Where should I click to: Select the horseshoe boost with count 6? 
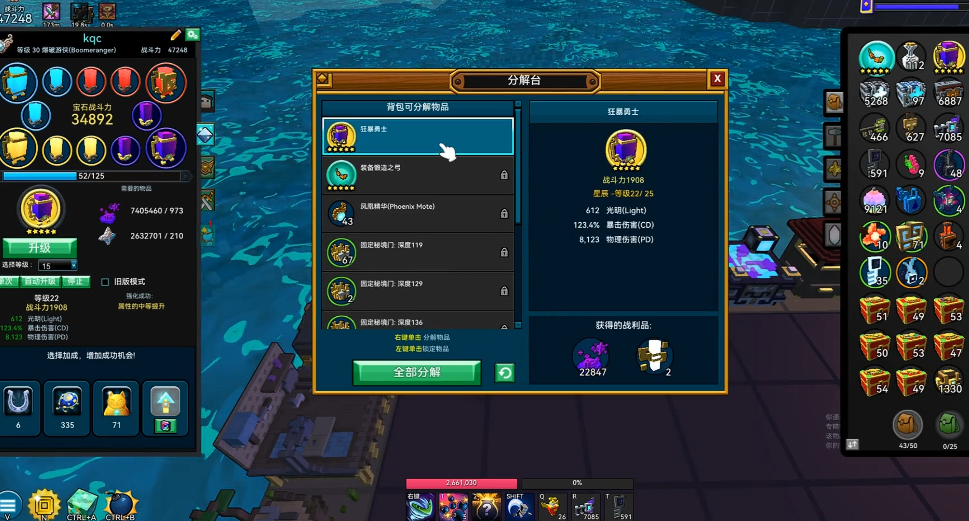[x=19, y=402]
